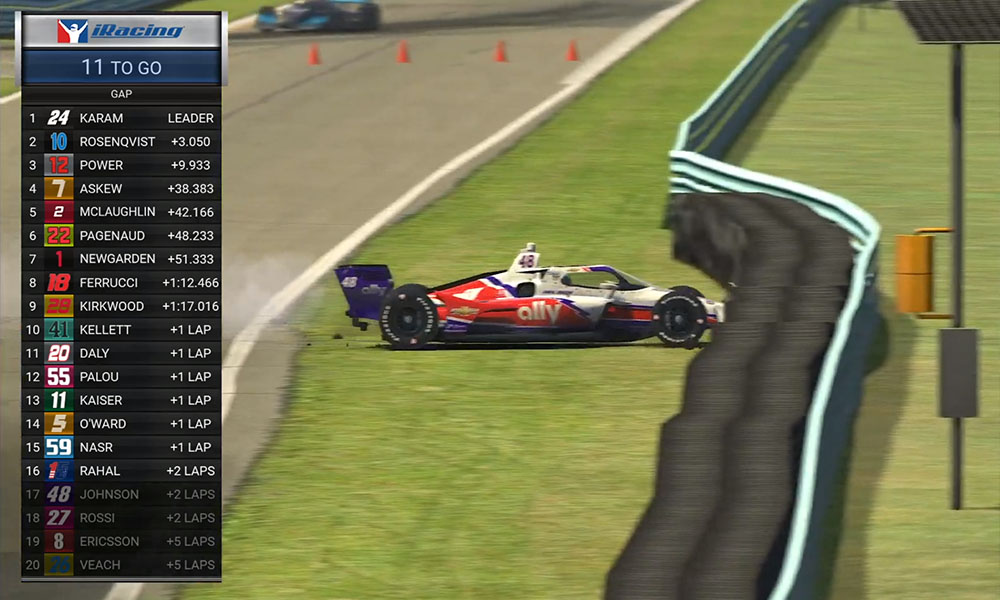The width and height of the screenshot is (1000, 600).
Task: Click Veach's last-place row
Action: [121, 565]
